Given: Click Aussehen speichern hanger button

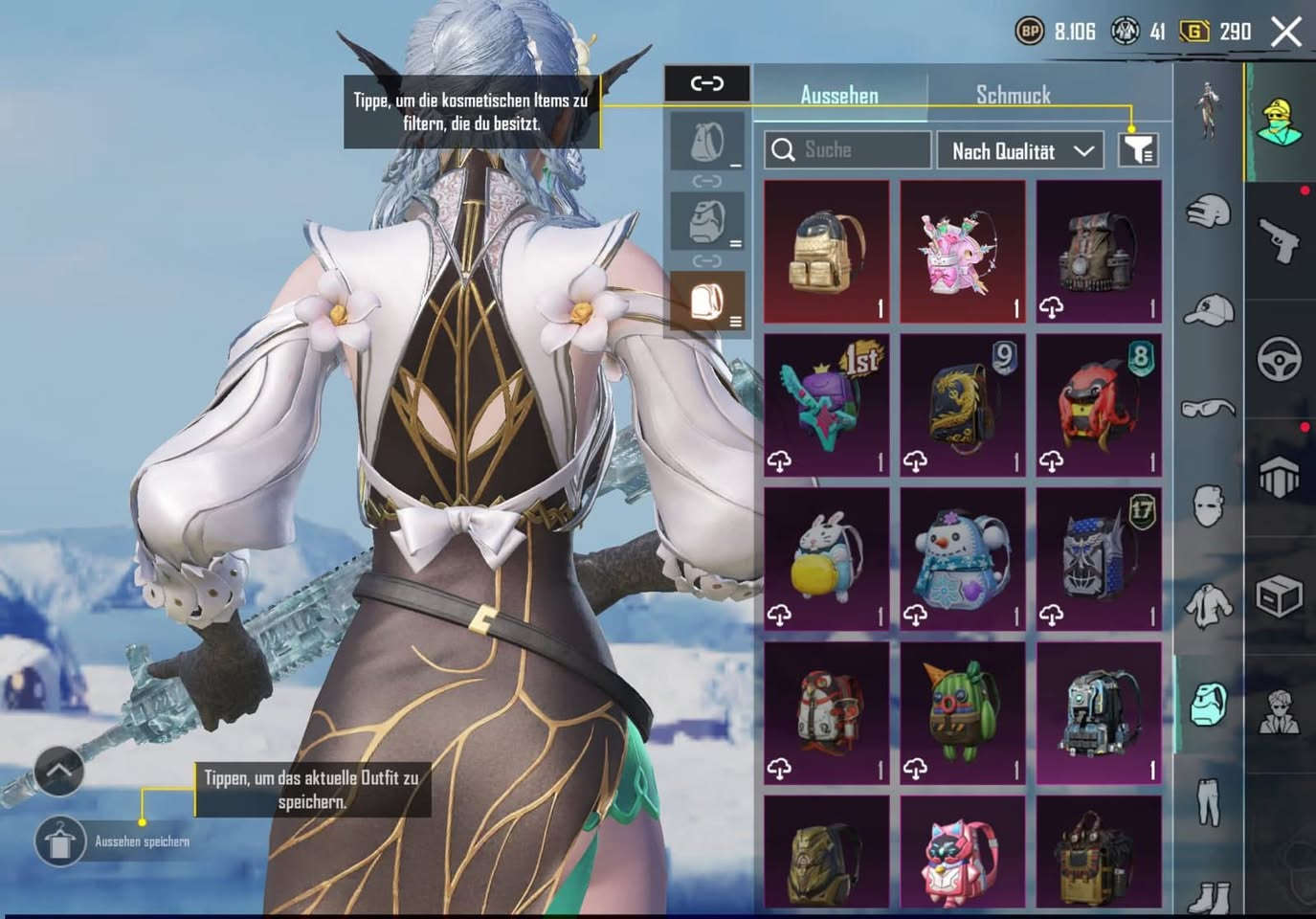Looking at the screenshot, I should [59, 841].
